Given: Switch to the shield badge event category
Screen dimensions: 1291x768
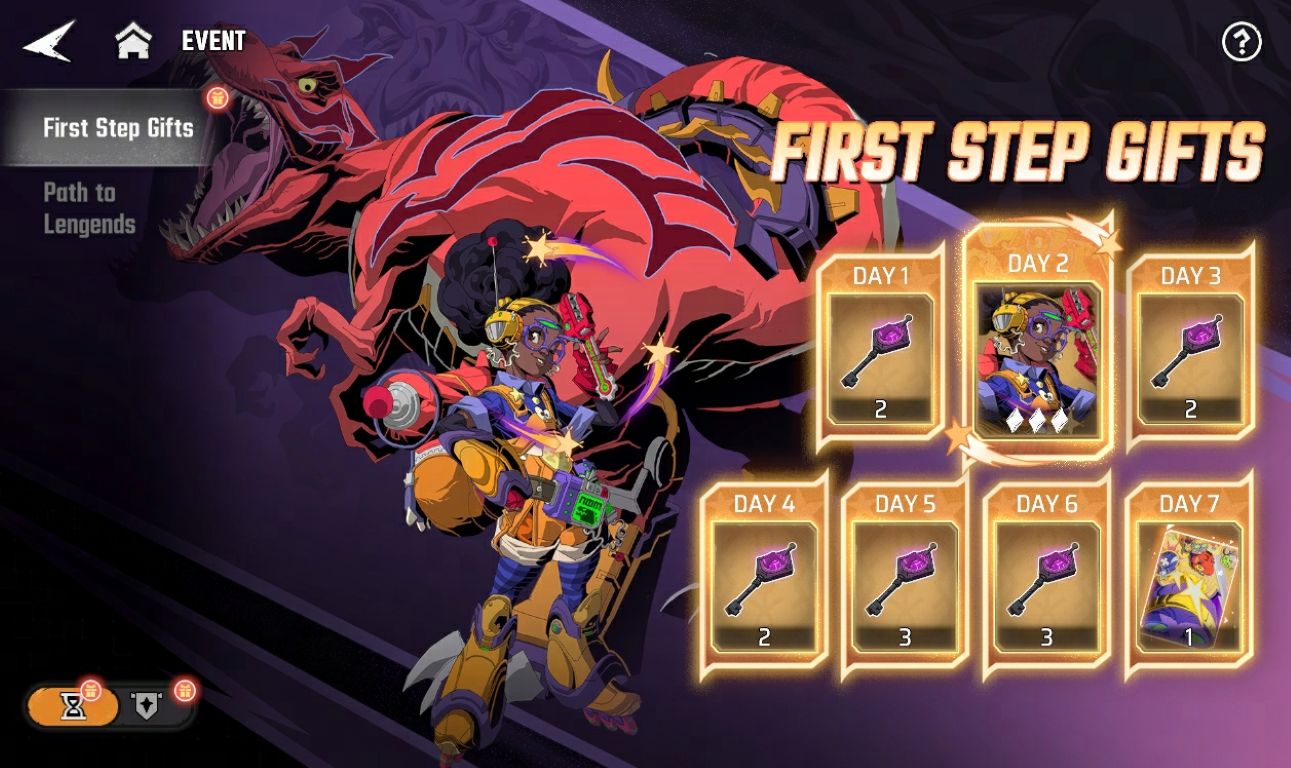Looking at the screenshot, I should coord(148,707).
